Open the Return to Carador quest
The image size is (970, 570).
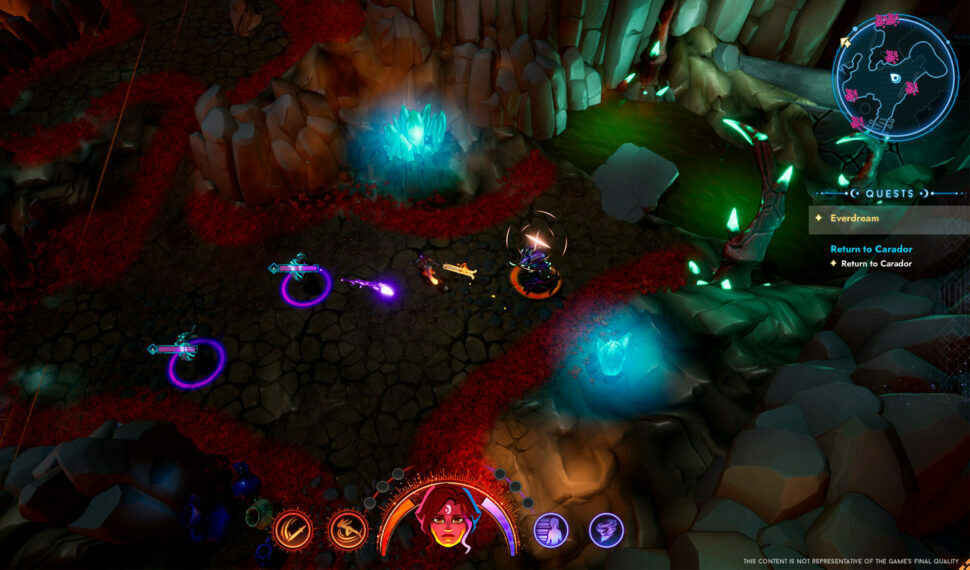[x=870, y=249]
